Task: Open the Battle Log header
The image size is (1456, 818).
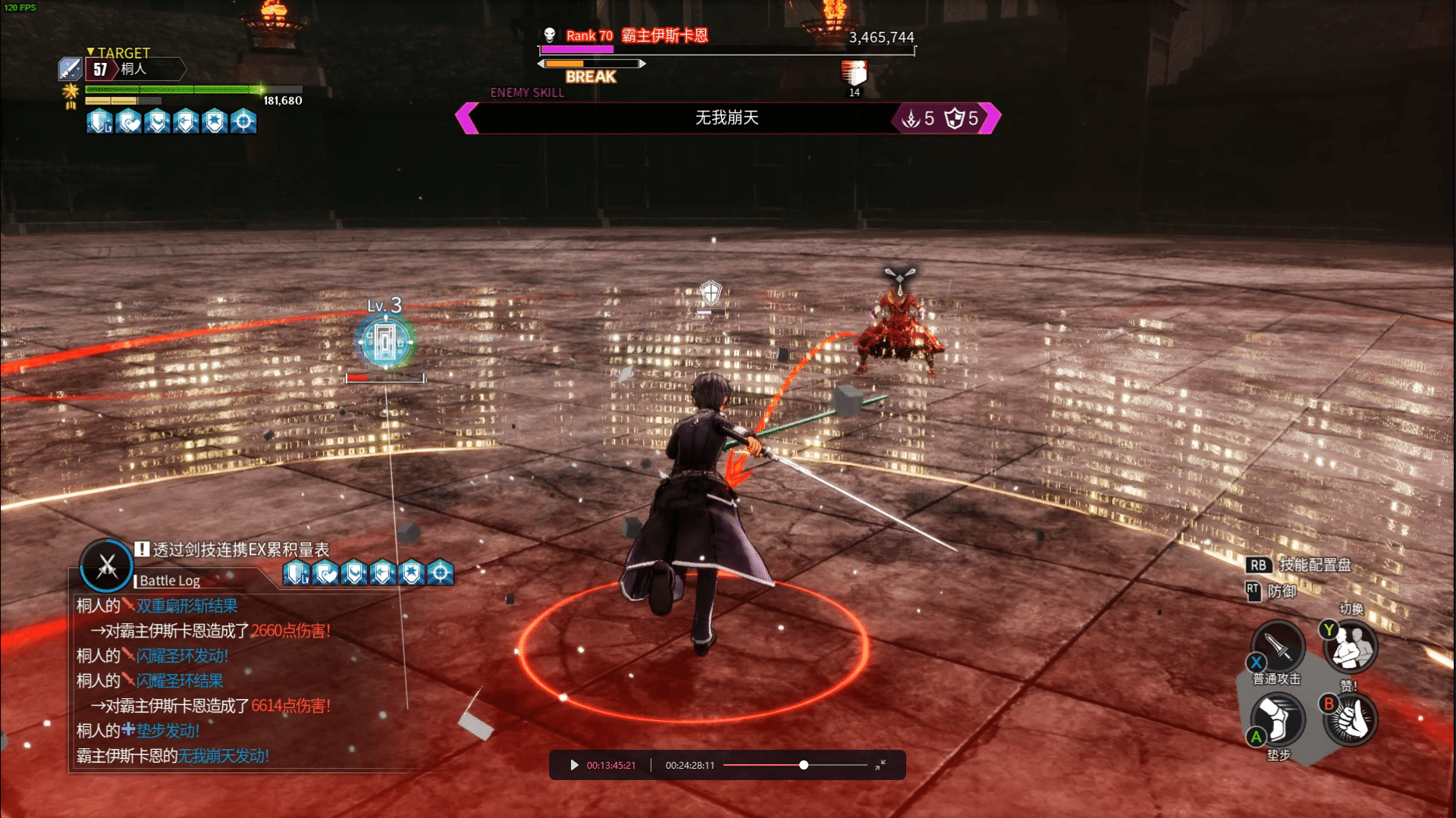Action: pyautogui.click(x=170, y=581)
